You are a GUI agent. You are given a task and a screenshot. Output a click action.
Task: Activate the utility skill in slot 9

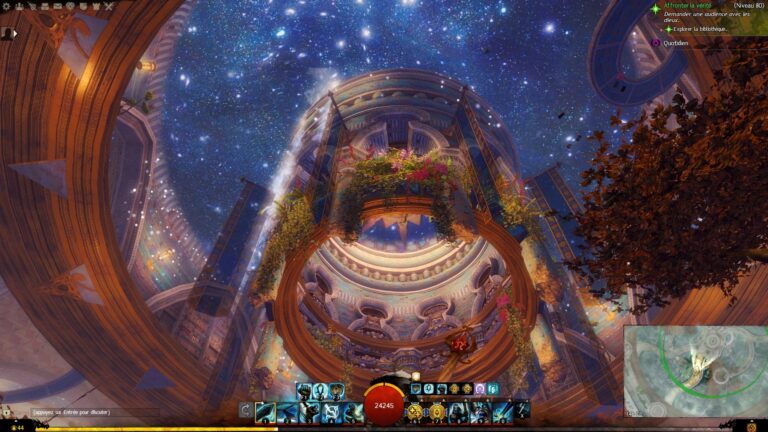(481, 411)
